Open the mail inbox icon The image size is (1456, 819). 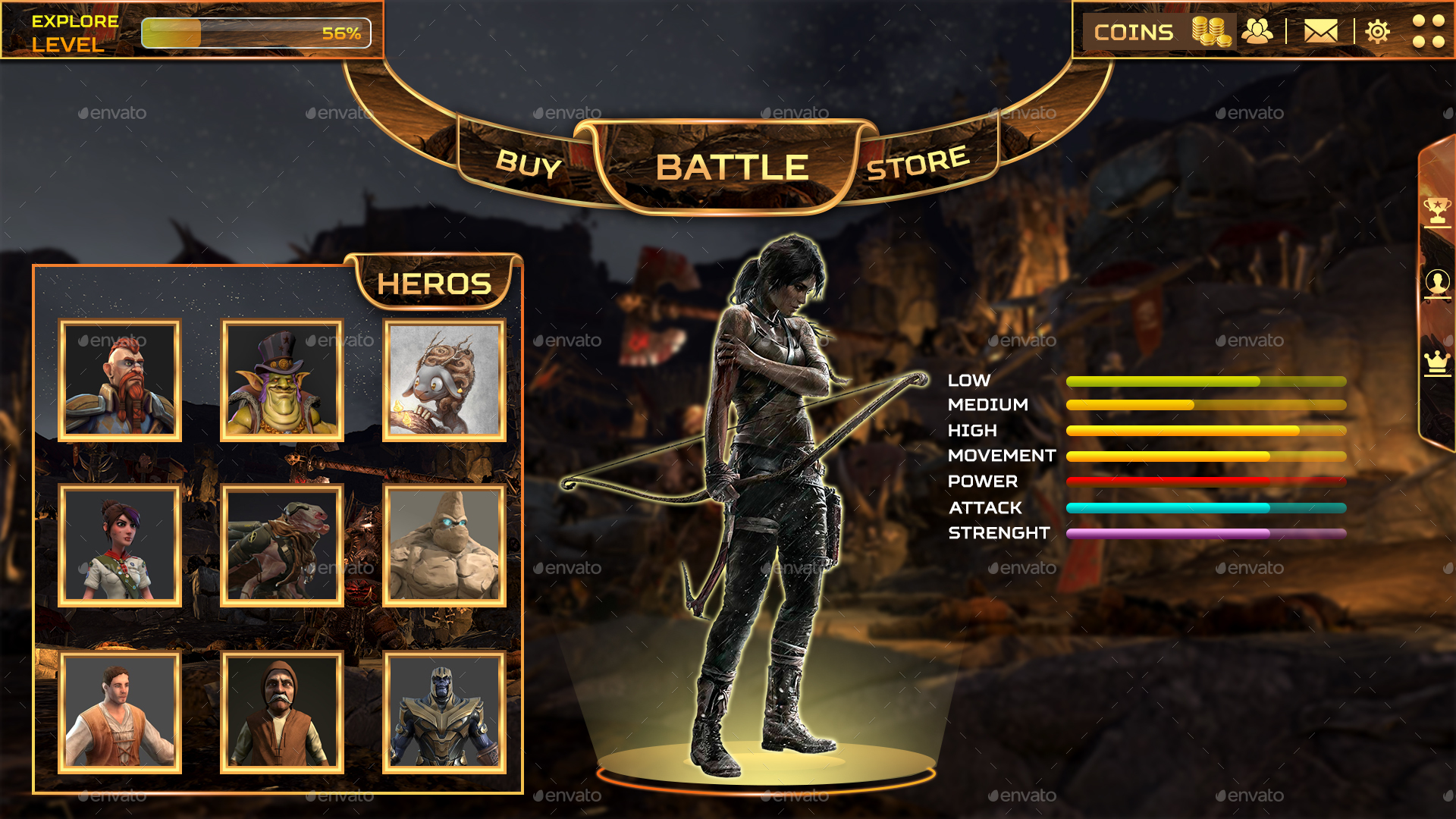point(1323,32)
